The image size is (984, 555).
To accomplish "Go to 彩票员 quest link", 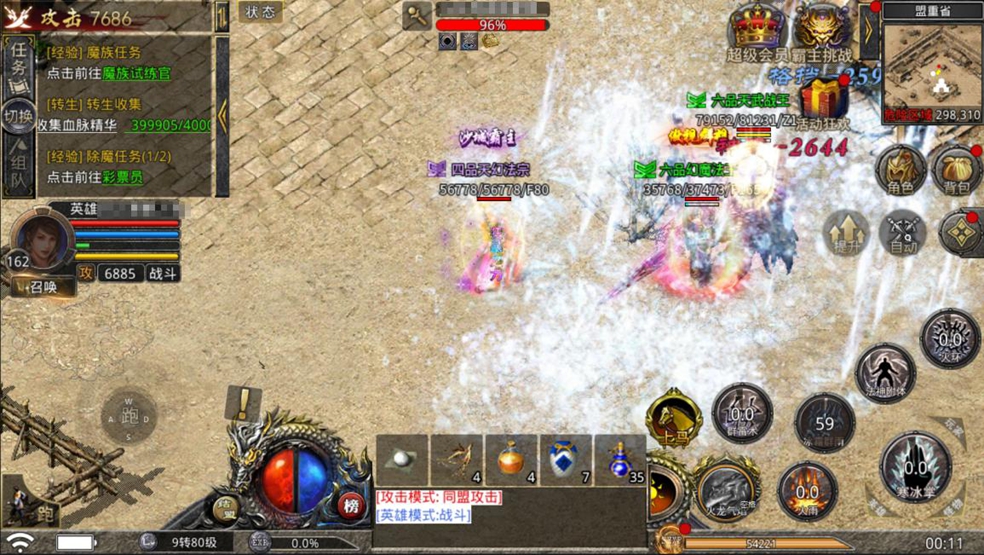I will [x=130, y=177].
